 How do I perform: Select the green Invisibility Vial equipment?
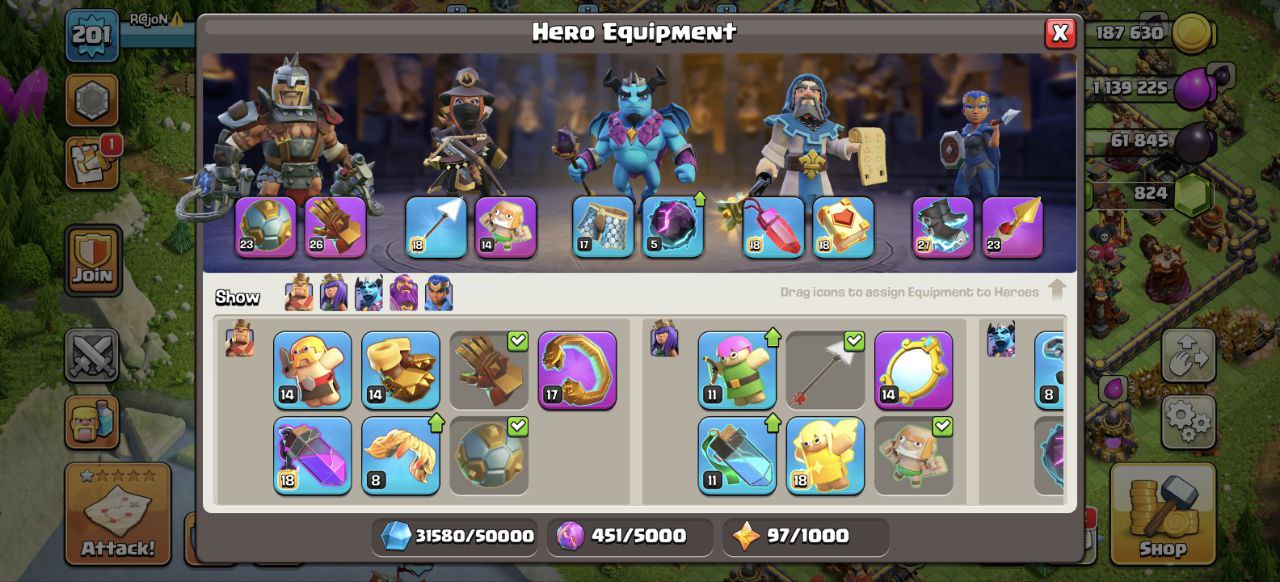pos(736,455)
